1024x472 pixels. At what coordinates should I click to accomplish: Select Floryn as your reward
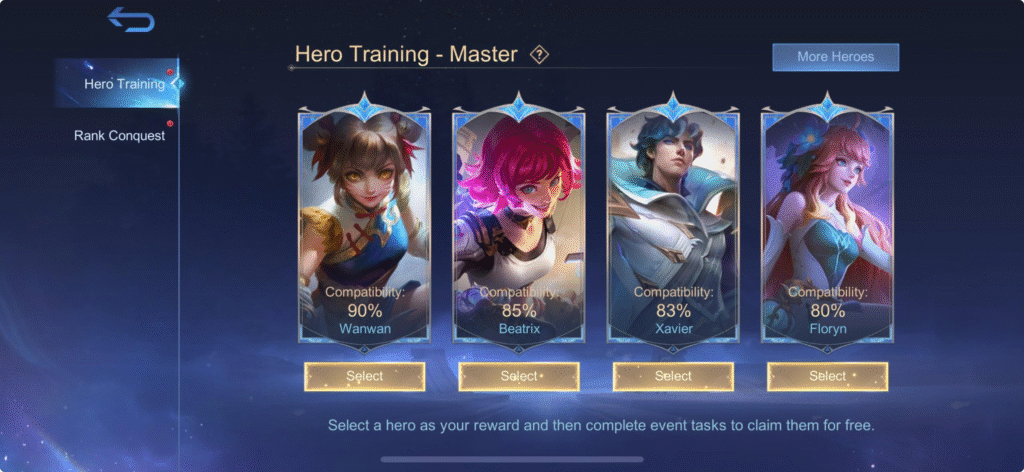tap(827, 376)
